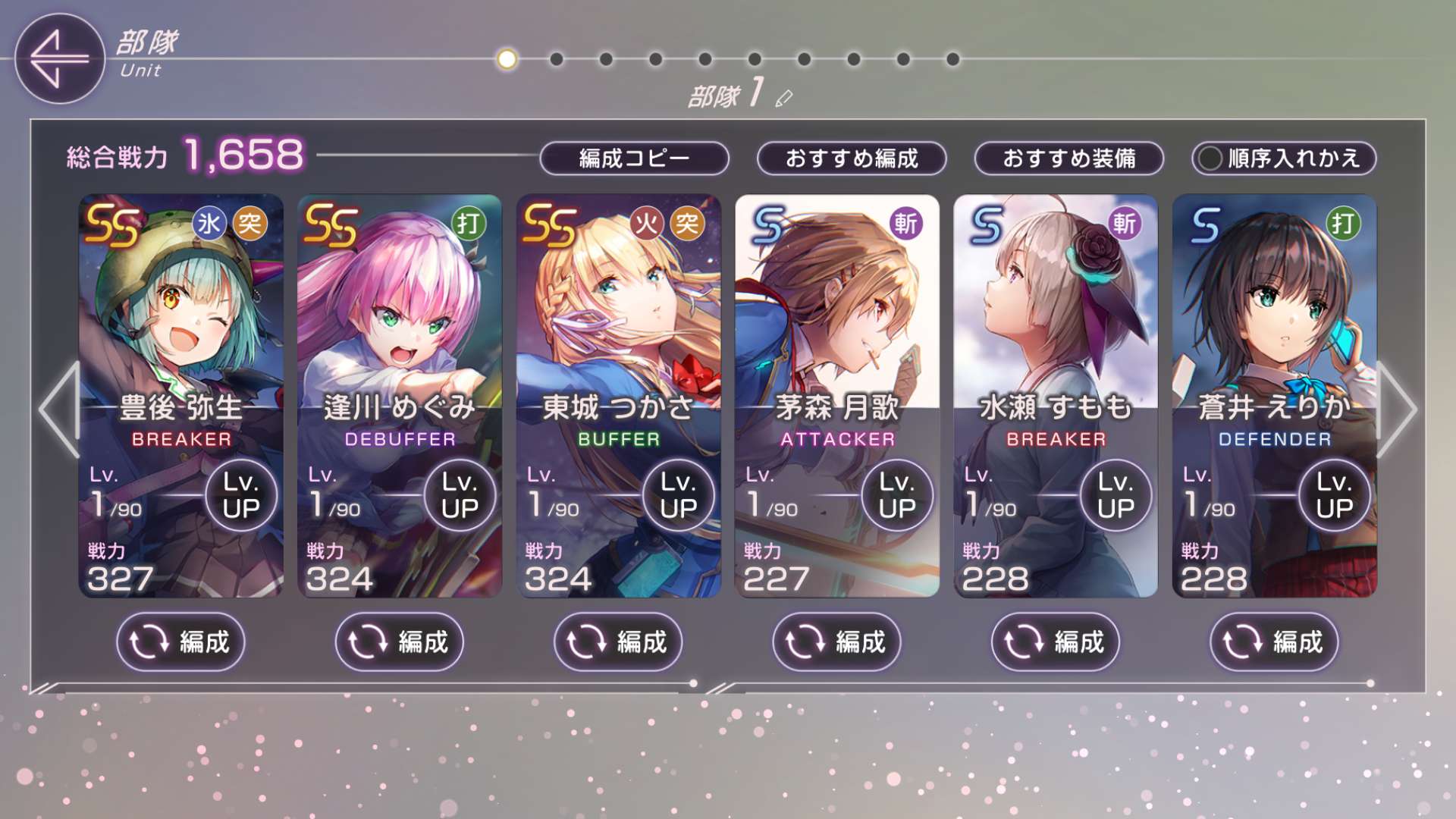Go back using the arrow button
Screen dimensions: 1456x819
pos(59,58)
